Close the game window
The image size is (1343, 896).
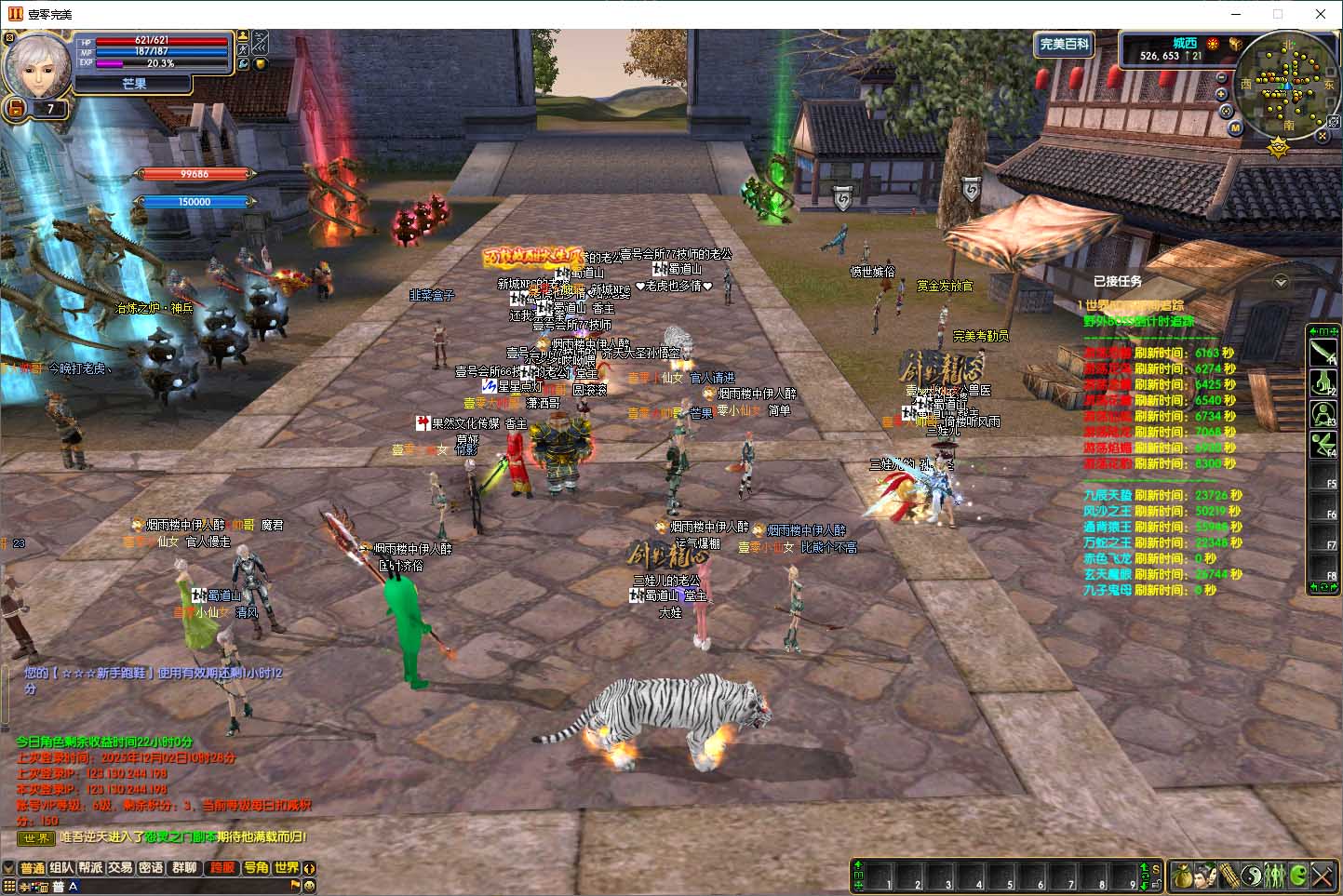1320,14
